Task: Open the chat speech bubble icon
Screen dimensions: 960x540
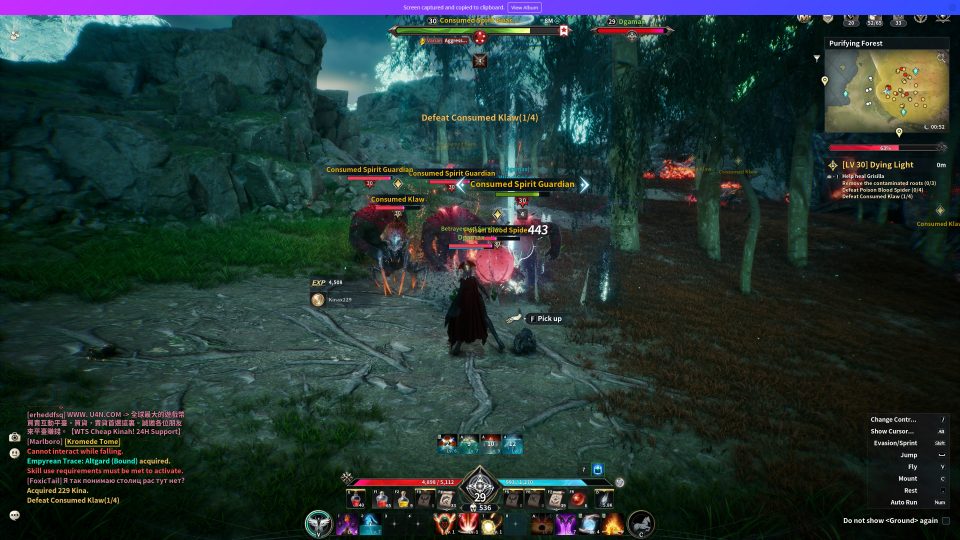Action: [x=14, y=515]
